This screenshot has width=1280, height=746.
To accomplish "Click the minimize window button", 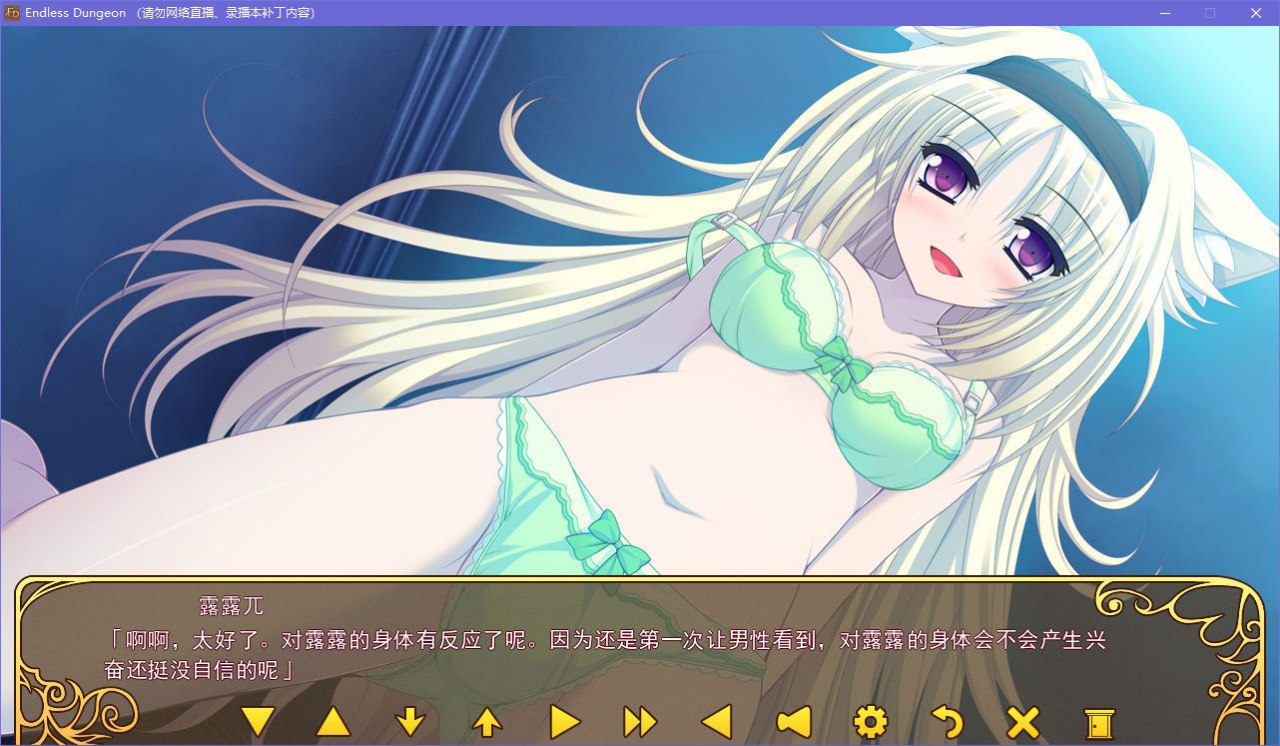I will [1165, 13].
